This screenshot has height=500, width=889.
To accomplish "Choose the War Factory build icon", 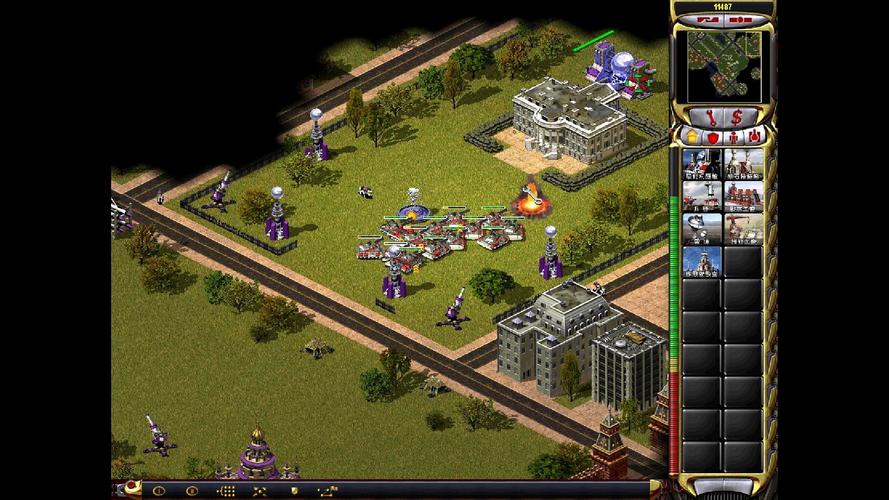I will click(x=743, y=196).
